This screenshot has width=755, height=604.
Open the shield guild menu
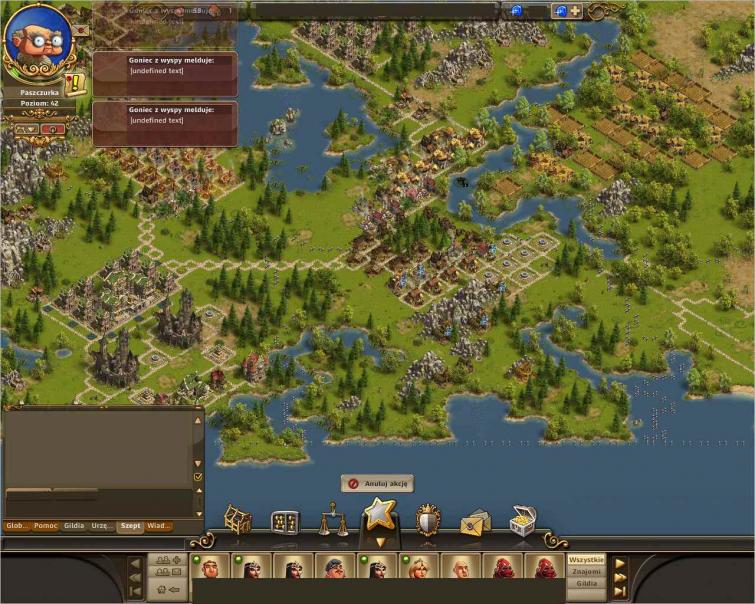click(428, 520)
